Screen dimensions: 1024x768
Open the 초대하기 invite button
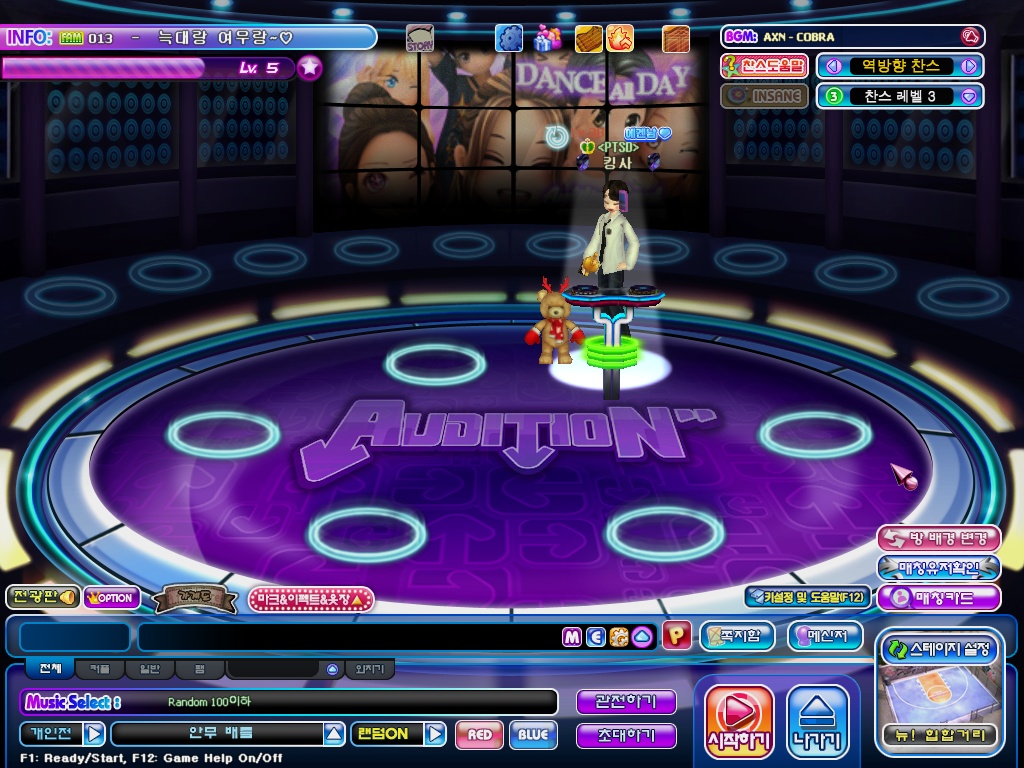pos(626,736)
